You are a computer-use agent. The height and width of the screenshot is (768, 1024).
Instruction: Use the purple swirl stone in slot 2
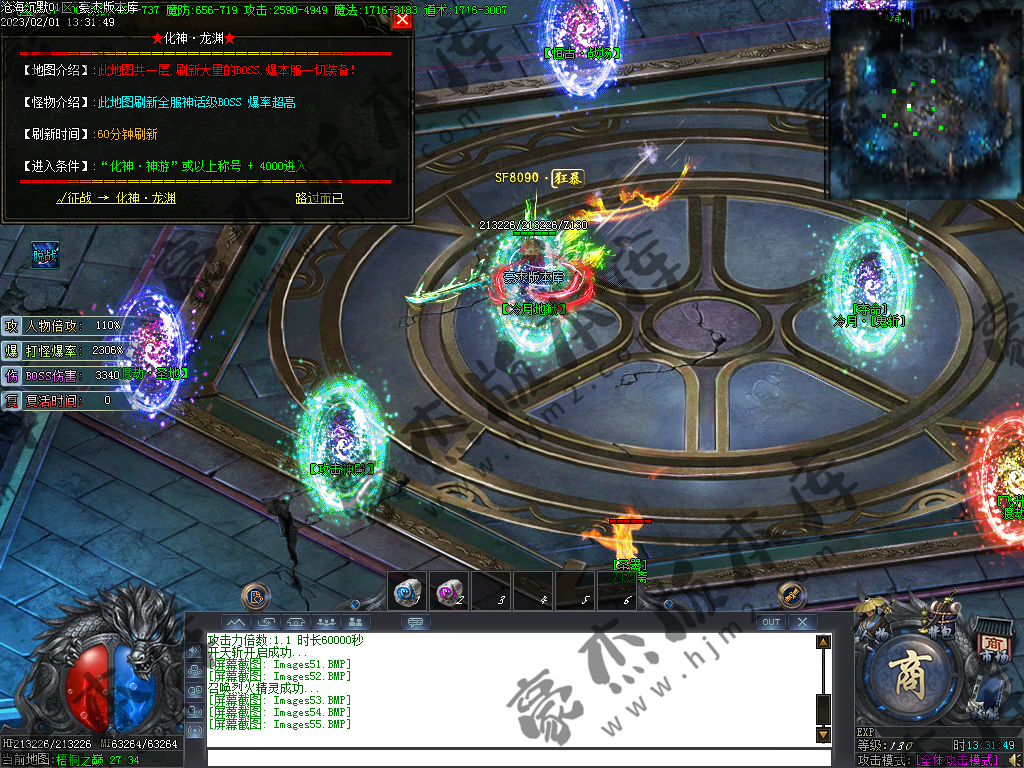tap(449, 591)
